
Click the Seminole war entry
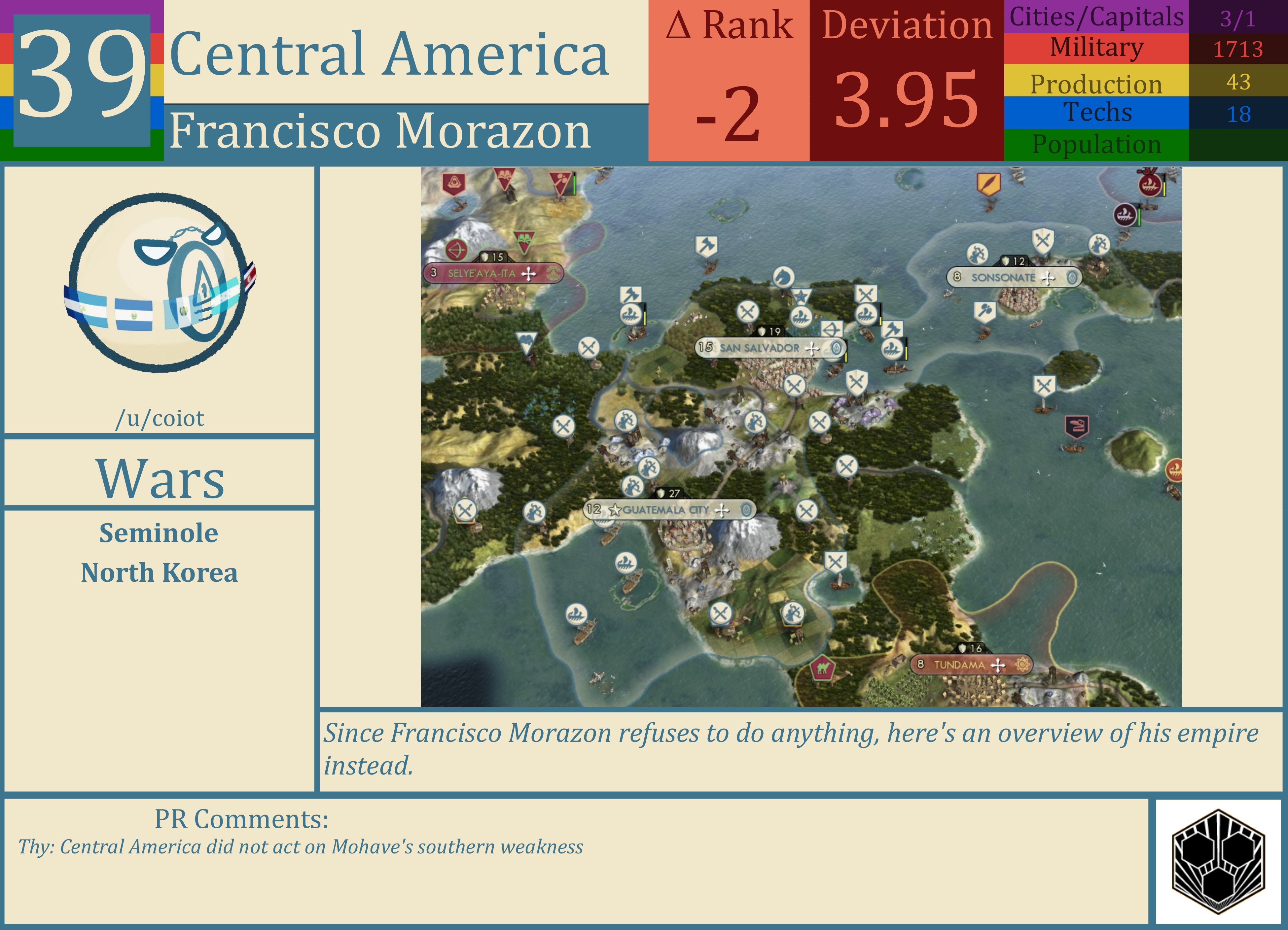(160, 533)
